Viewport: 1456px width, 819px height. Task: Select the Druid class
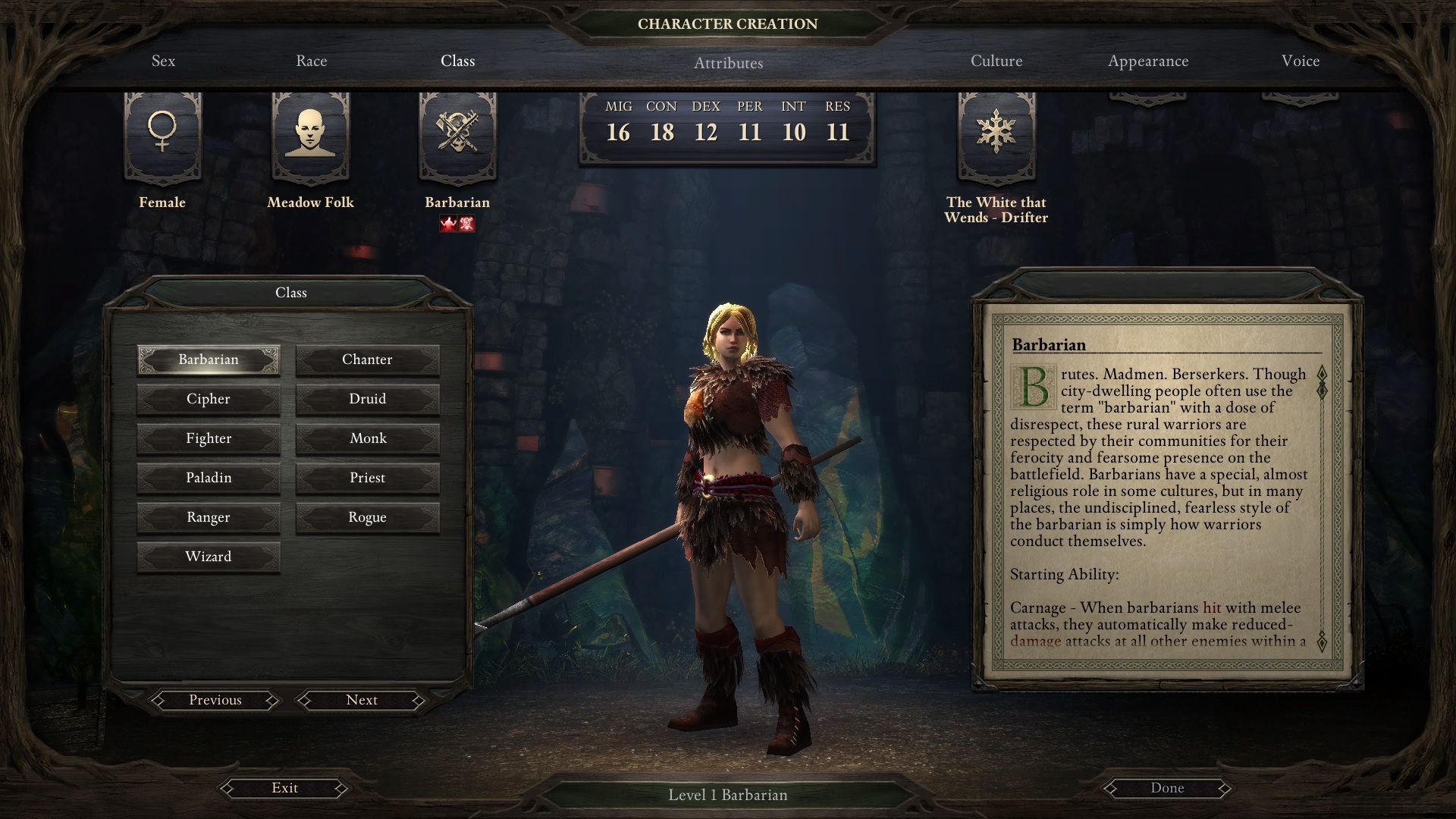(368, 398)
